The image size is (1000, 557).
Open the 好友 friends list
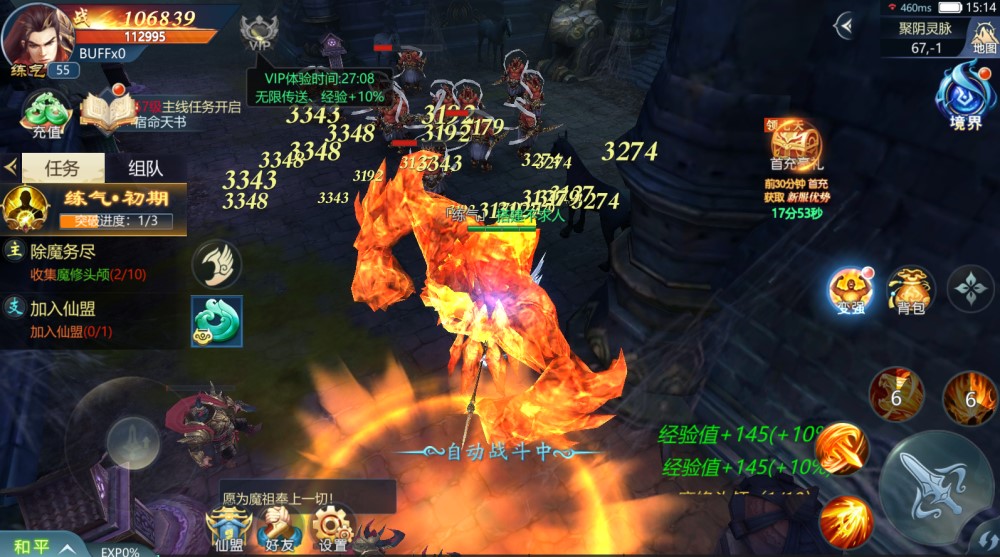279,528
